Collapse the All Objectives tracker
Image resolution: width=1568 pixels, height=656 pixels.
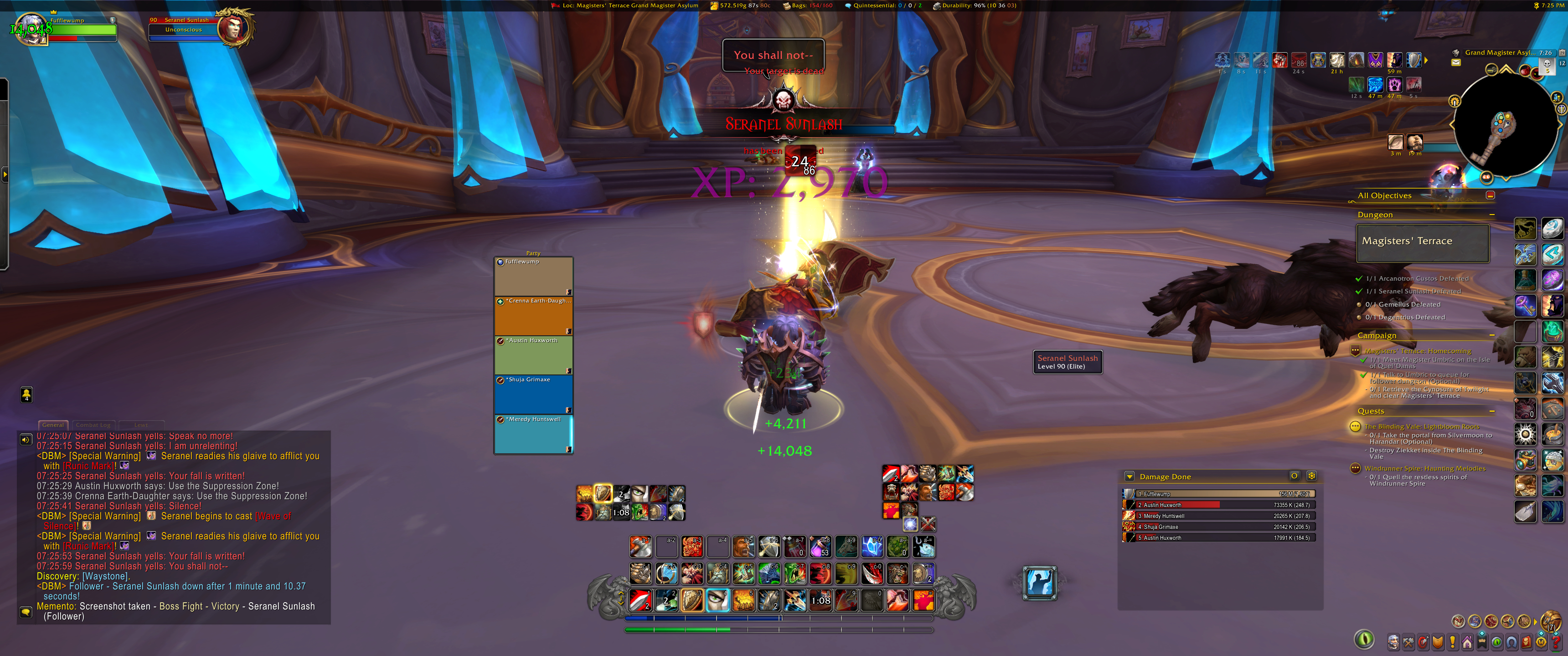(1490, 195)
